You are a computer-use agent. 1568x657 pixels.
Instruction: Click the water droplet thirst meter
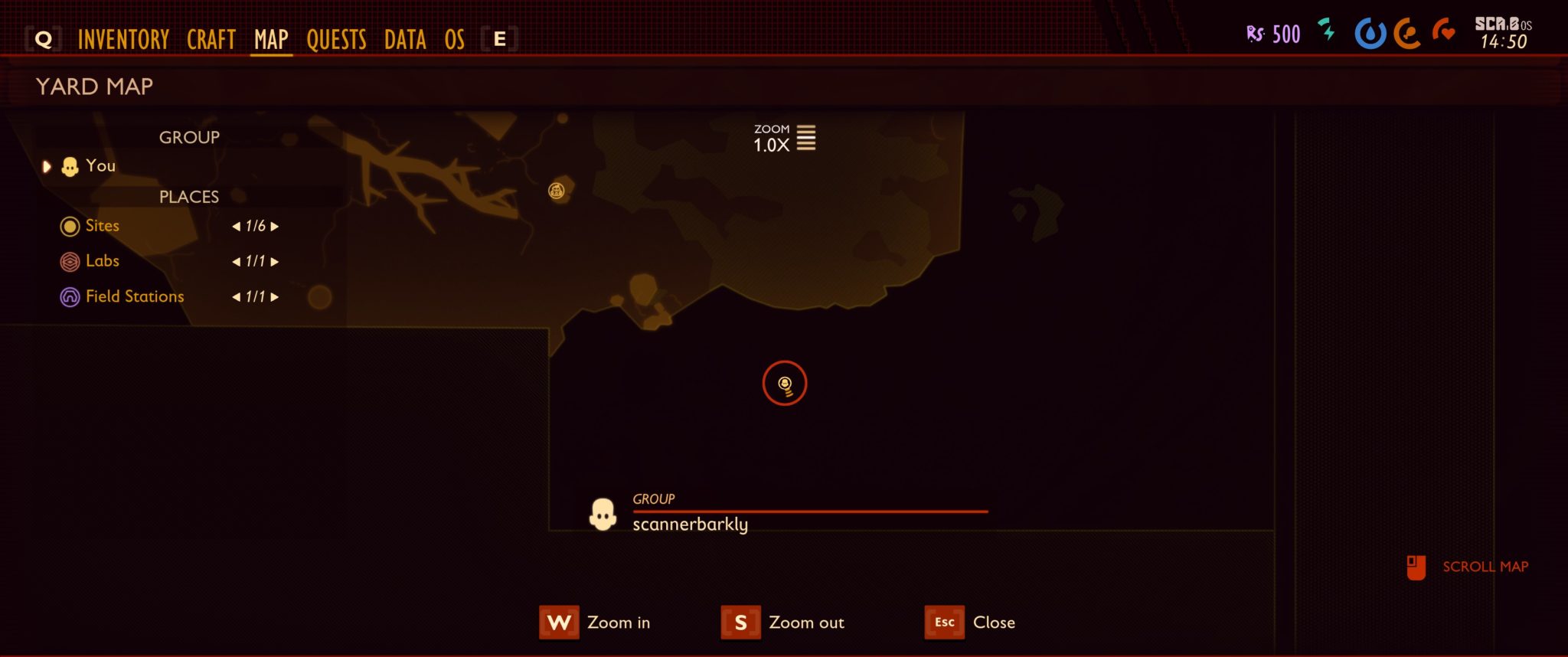(x=1370, y=34)
